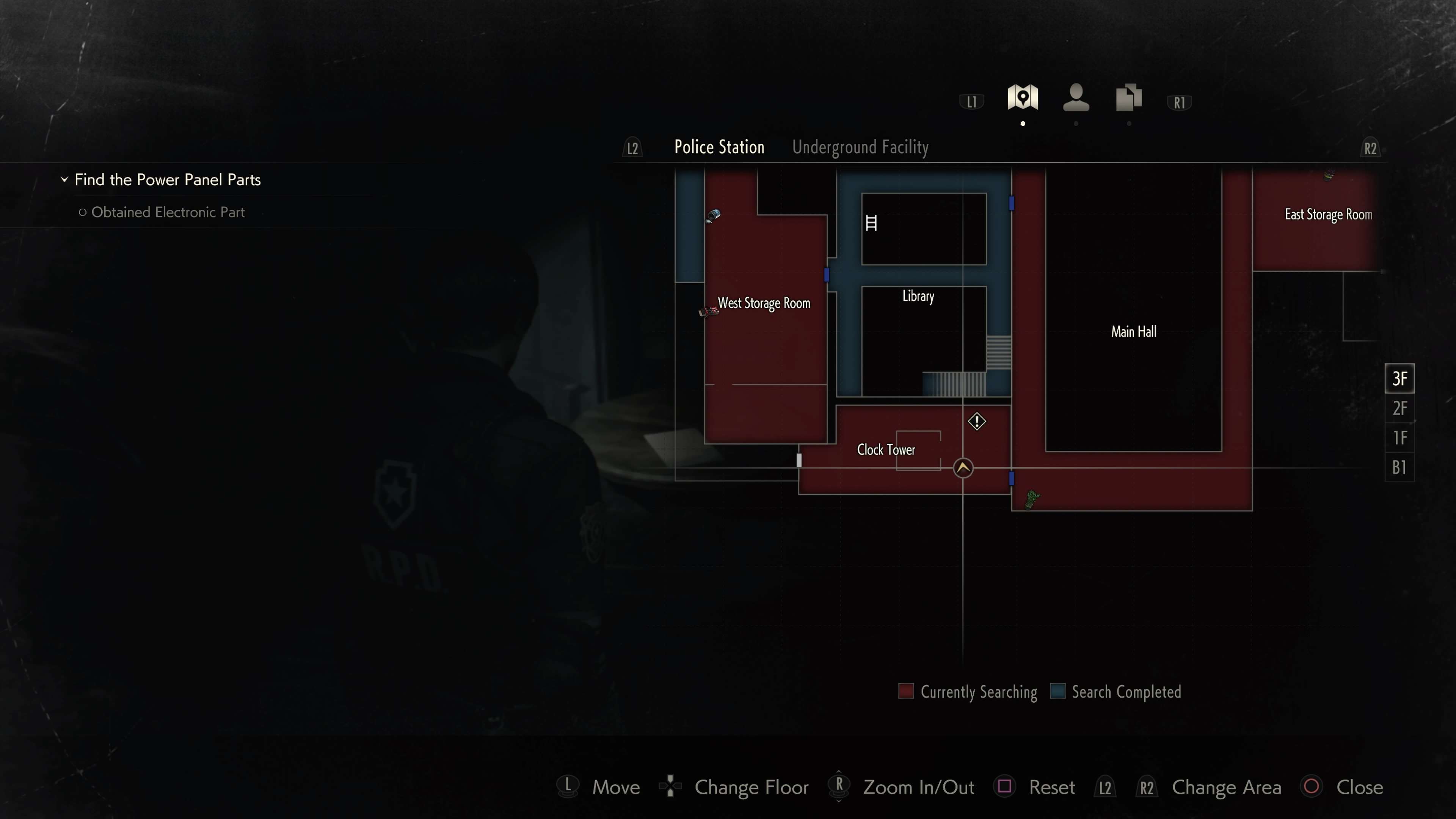Open the Underground Facility area tab
The height and width of the screenshot is (819, 1456).
click(860, 147)
